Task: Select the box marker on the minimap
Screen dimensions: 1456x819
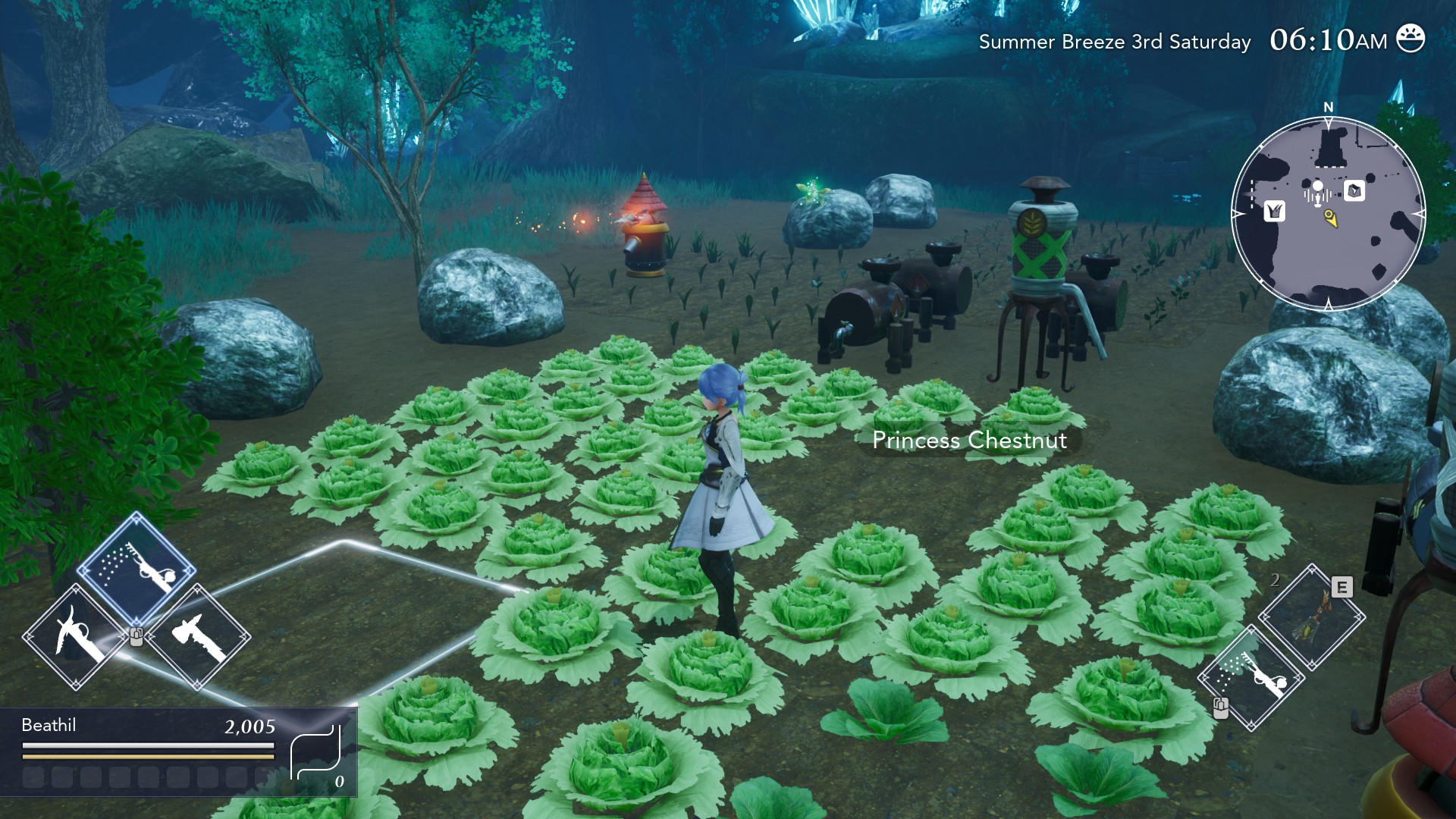Action: click(1354, 190)
